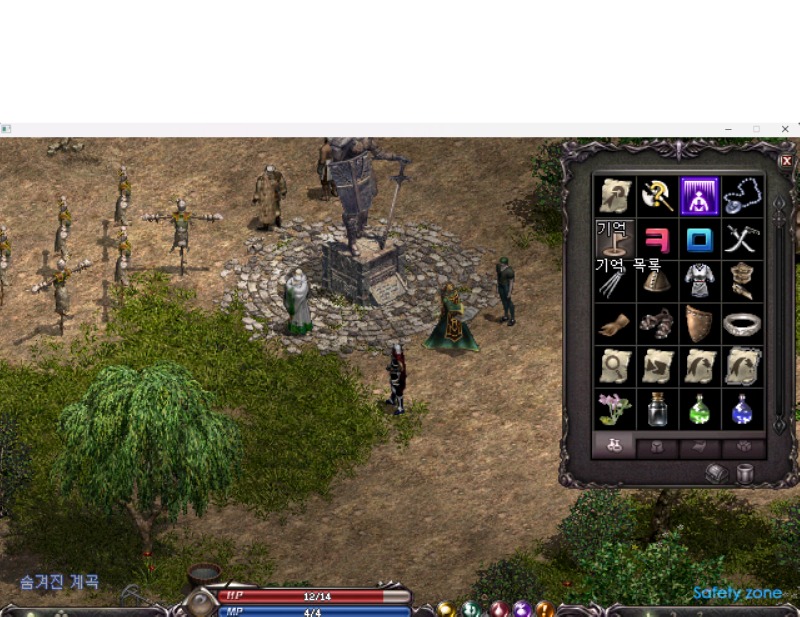Select the purple glowing figure skill icon
Image resolution: width=800 pixels, height=617 pixels.
coord(699,196)
